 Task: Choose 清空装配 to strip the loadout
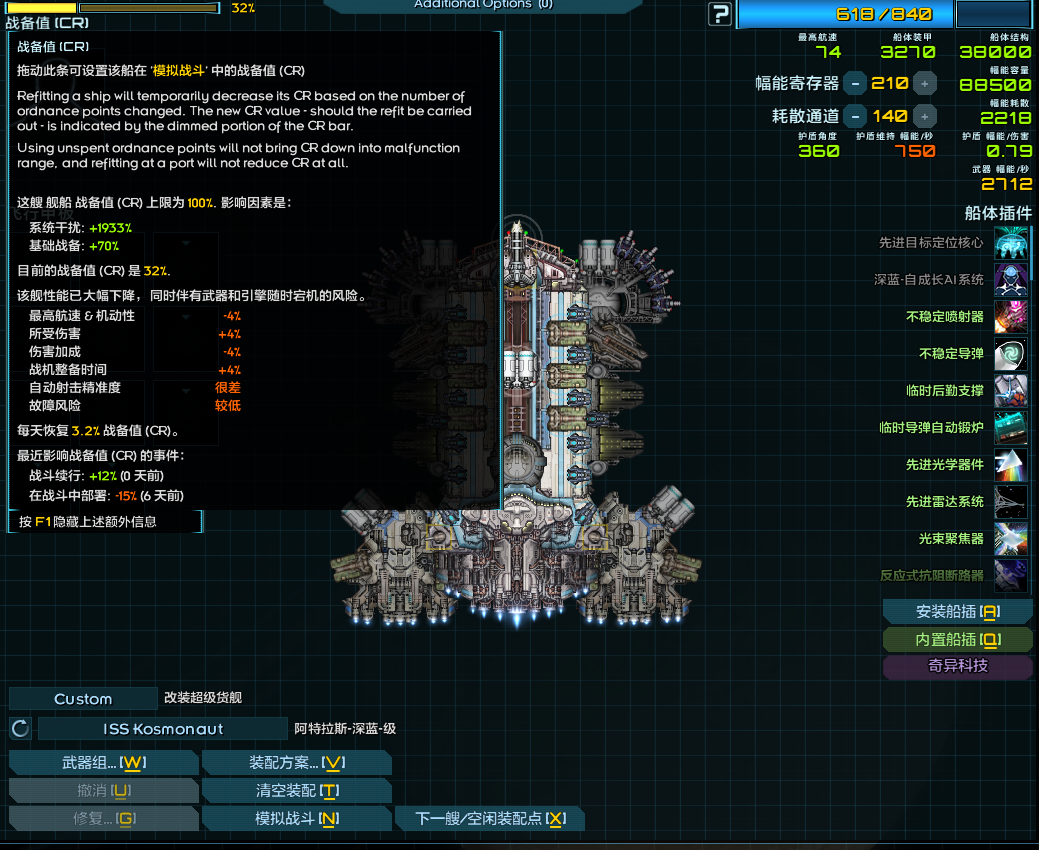296,791
